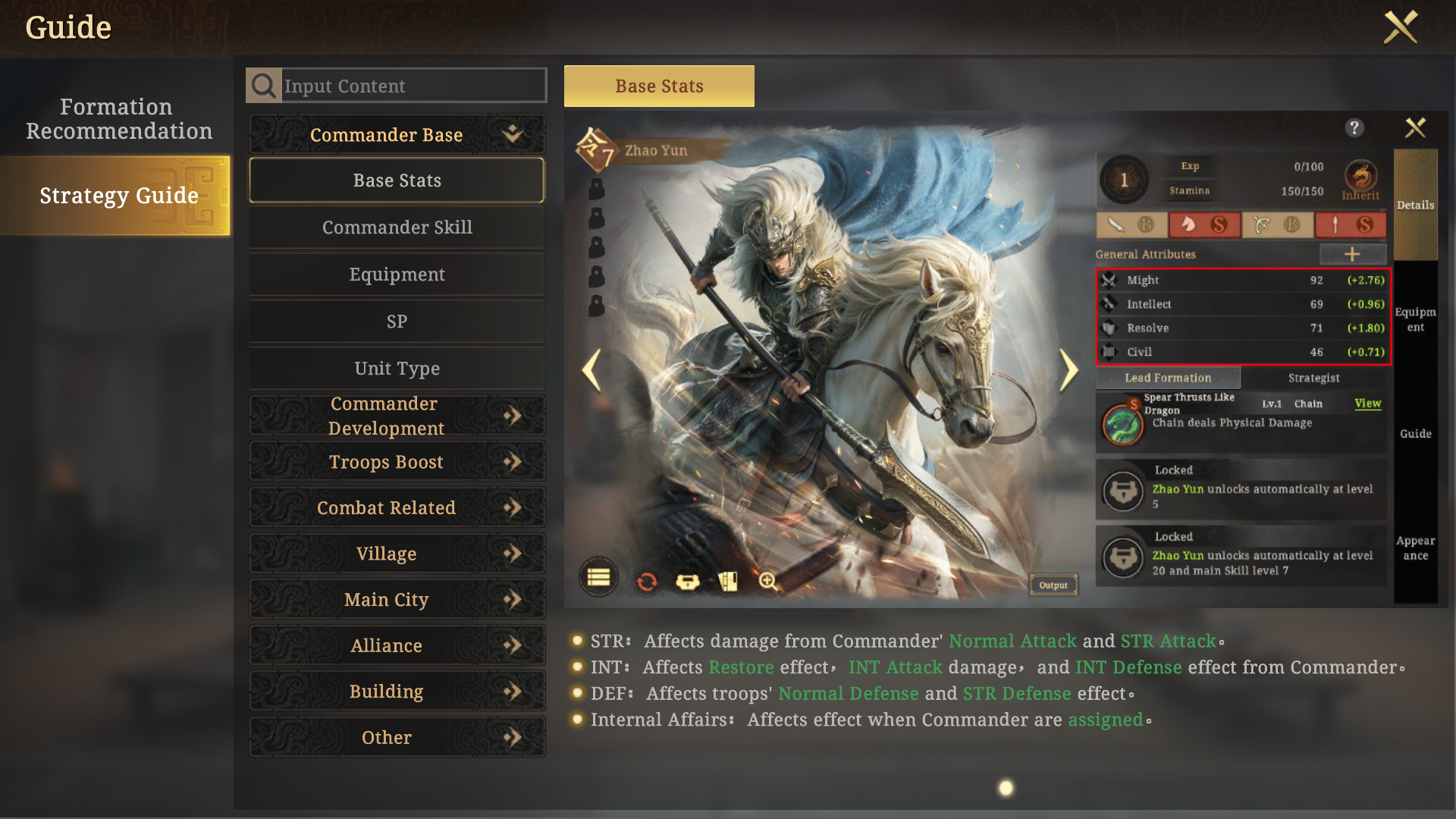This screenshot has height=819, width=1456.
Task: Select the Strategy Guide tab
Action: (118, 196)
